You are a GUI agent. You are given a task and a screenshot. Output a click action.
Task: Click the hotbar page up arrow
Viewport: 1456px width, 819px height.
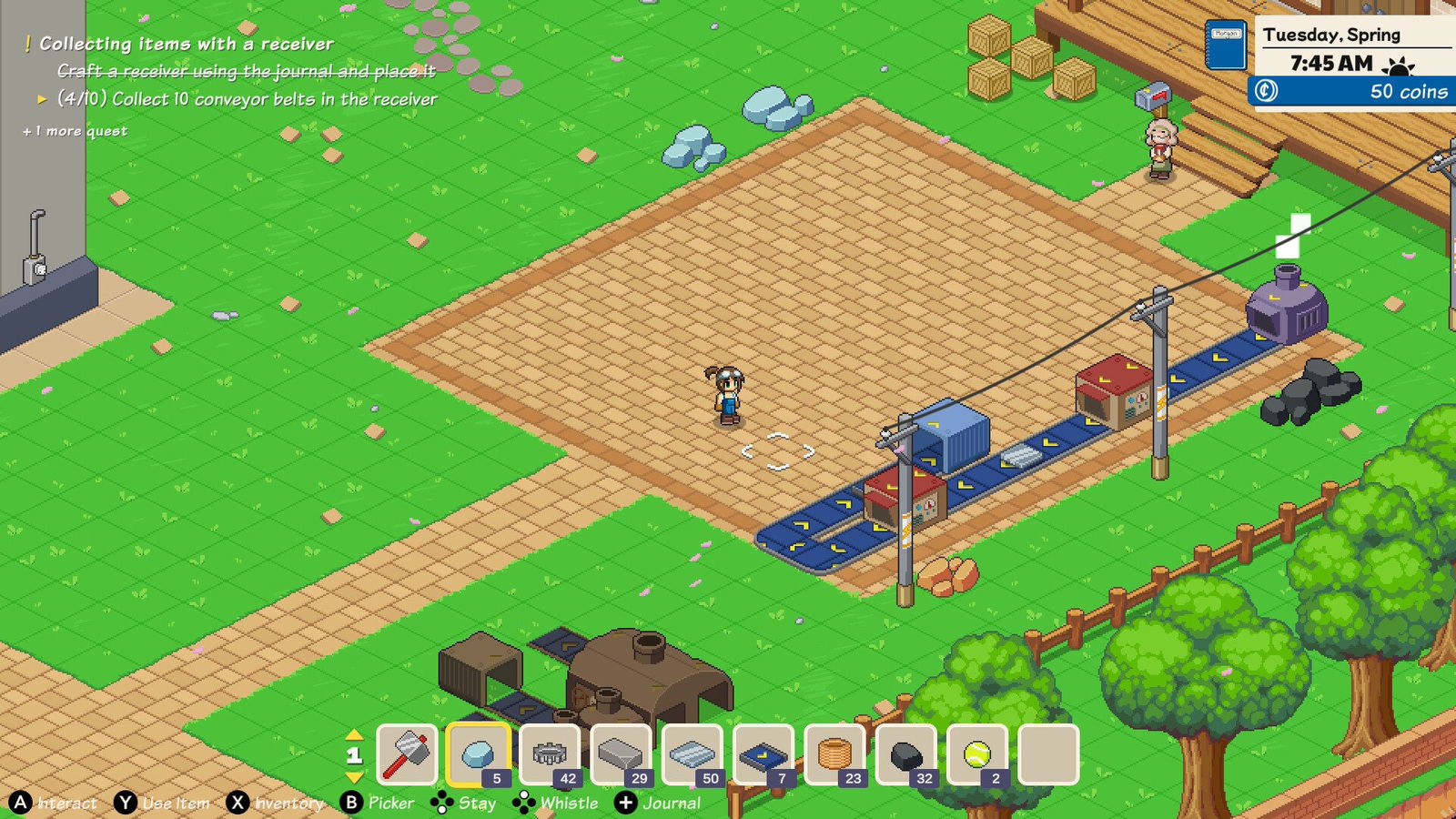[x=354, y=734]
